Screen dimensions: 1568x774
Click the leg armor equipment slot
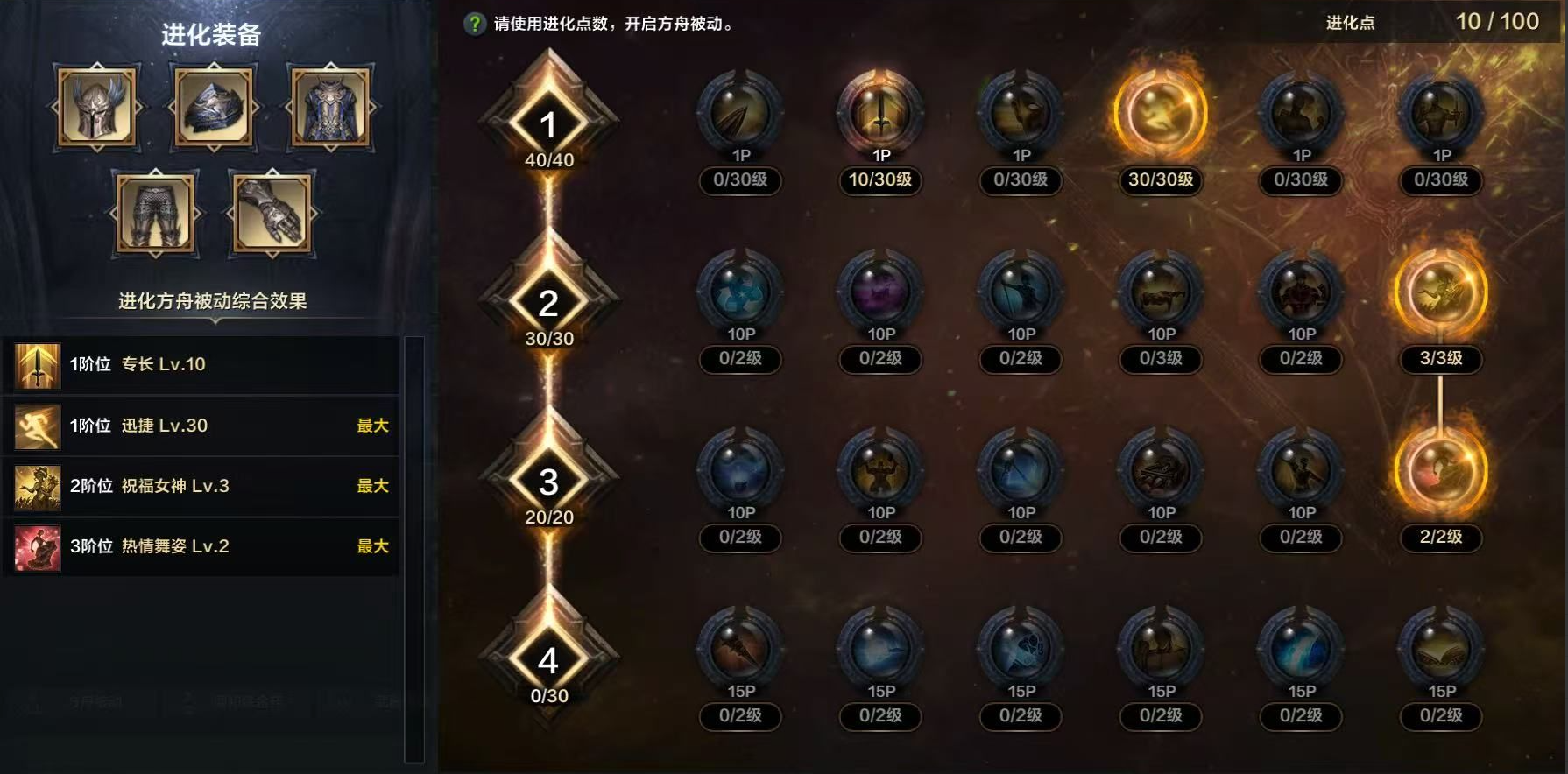158,213
